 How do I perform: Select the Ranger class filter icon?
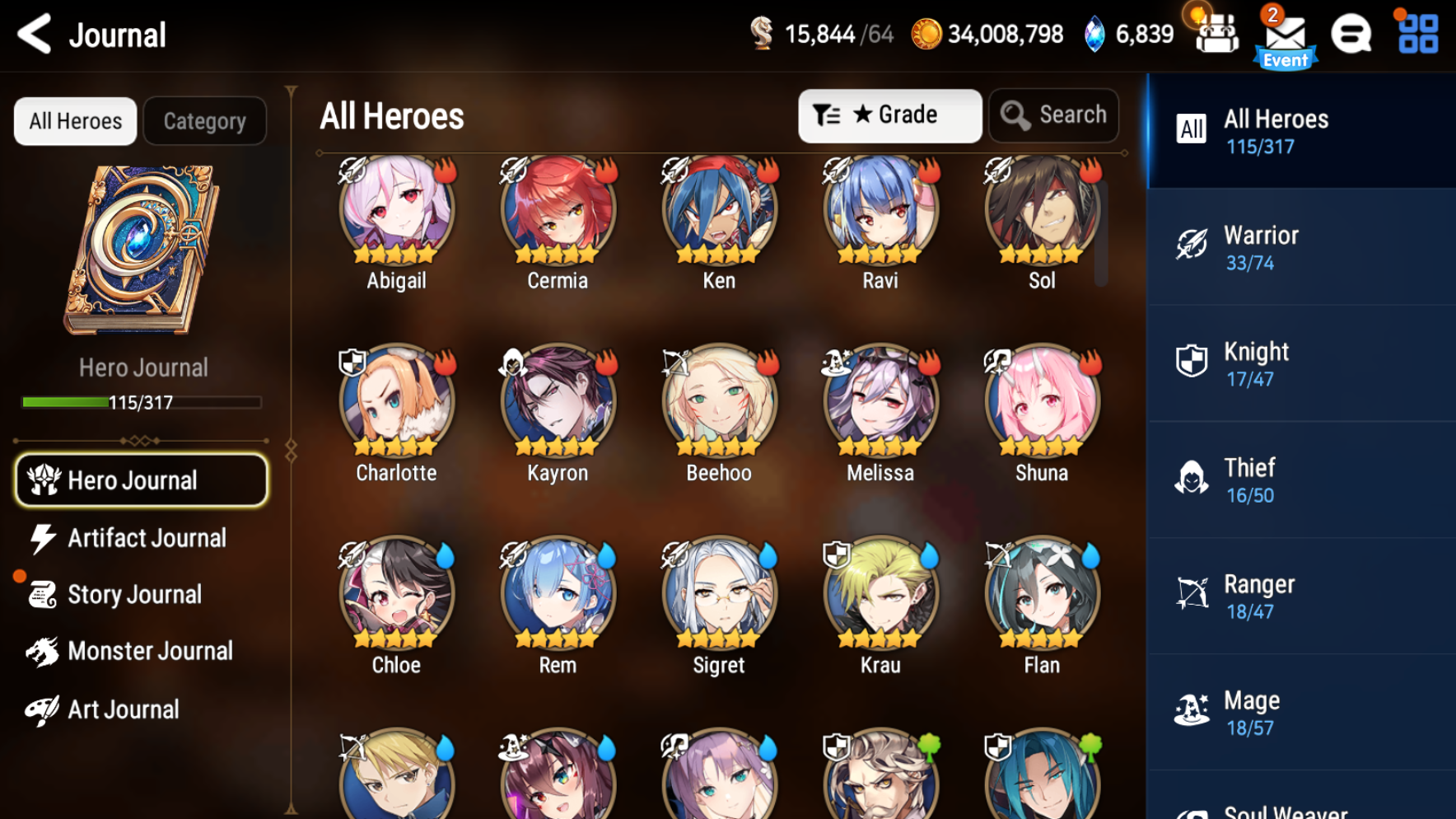(1192, 594)
